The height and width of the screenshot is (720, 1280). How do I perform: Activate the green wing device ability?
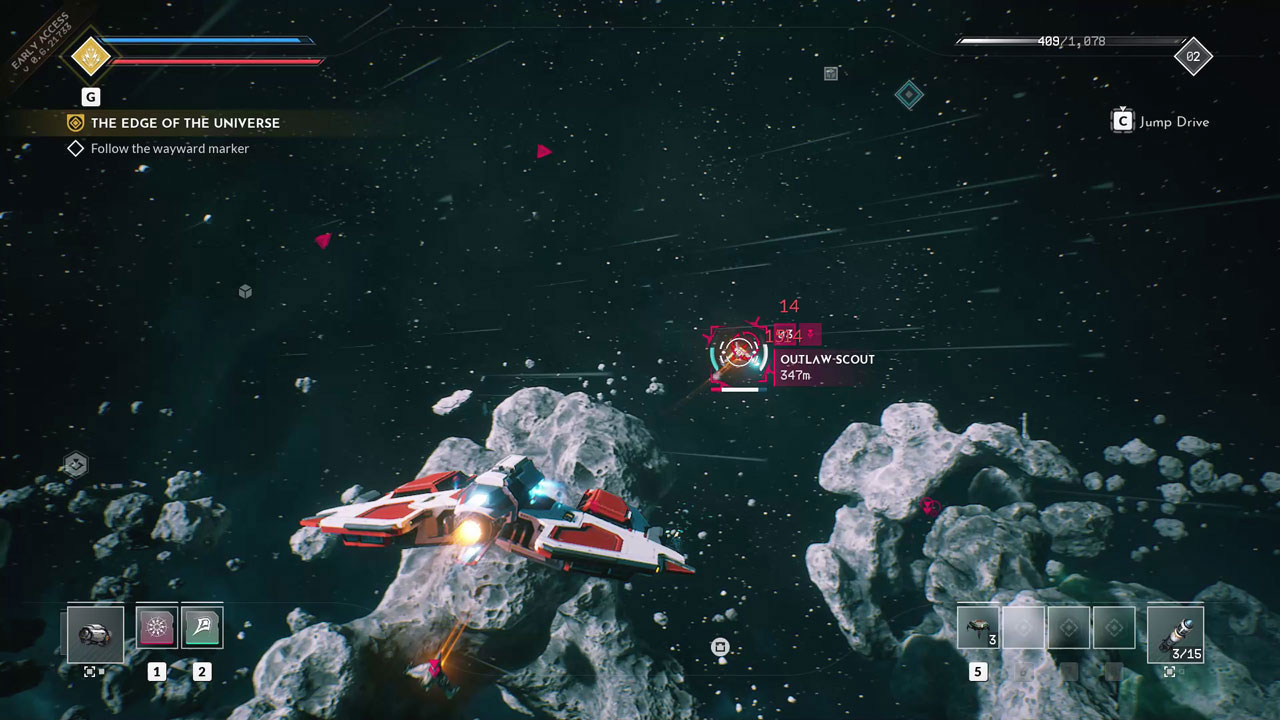click(202, 627)
